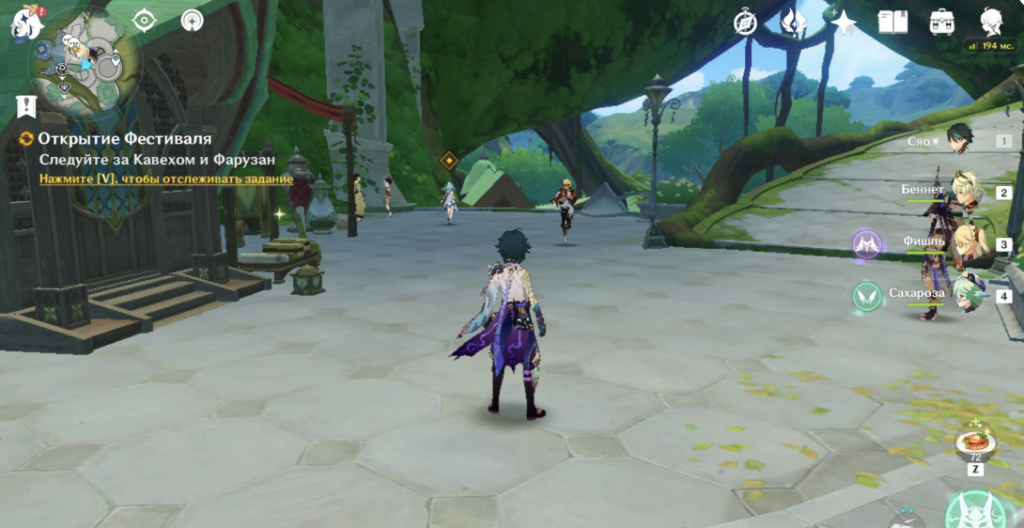Select the Открытие Фестиваля quest tracker

(124, 138)
